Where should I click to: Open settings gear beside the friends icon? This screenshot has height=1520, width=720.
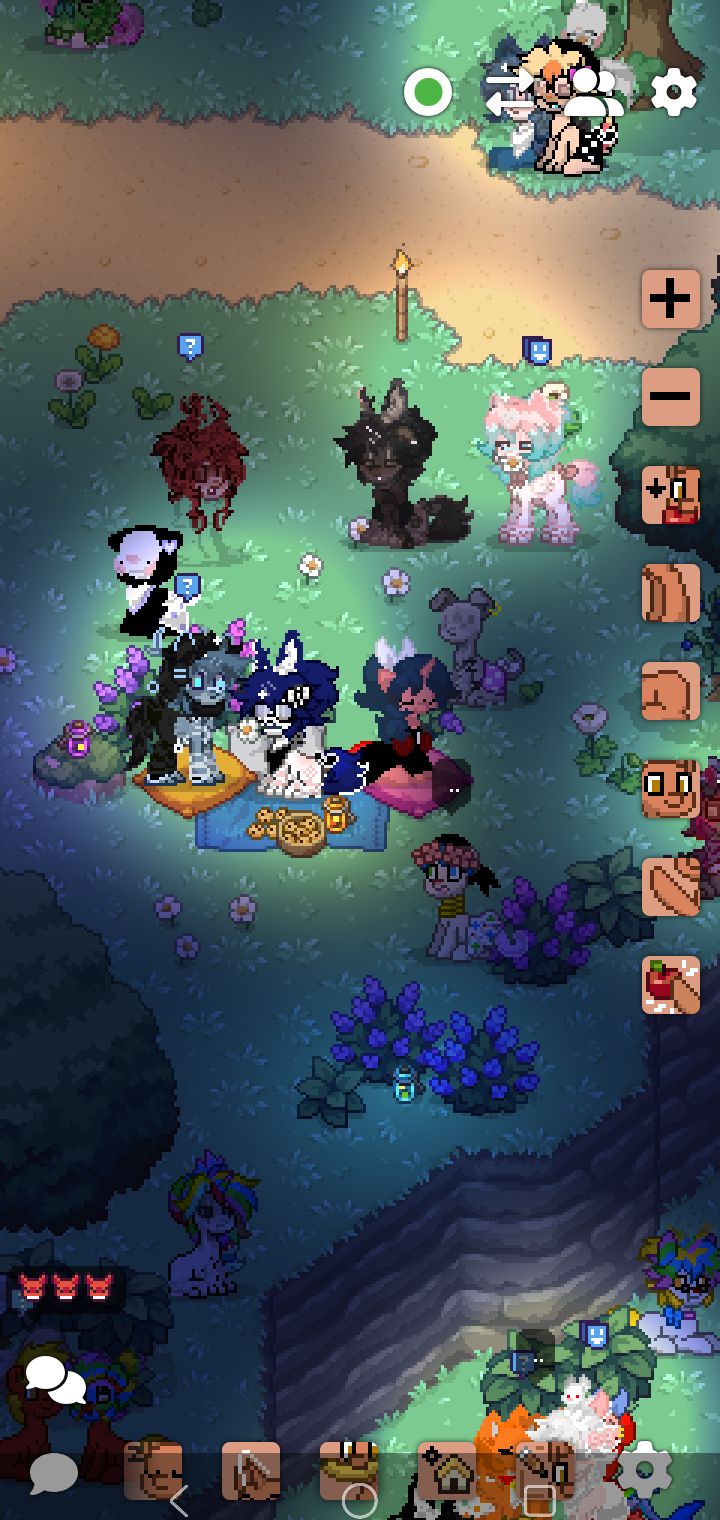pyautogui.click(x=673, y=93)
